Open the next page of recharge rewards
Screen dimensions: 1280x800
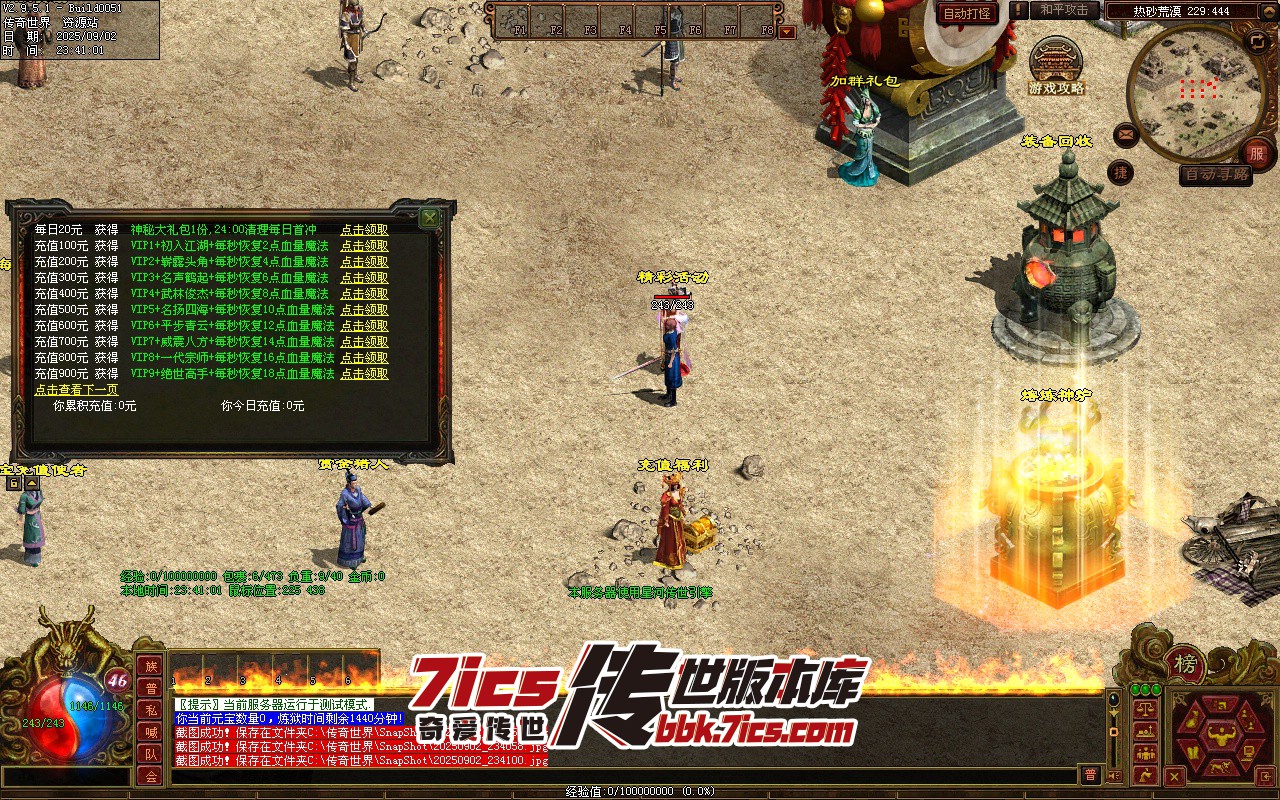click(76, 390)
